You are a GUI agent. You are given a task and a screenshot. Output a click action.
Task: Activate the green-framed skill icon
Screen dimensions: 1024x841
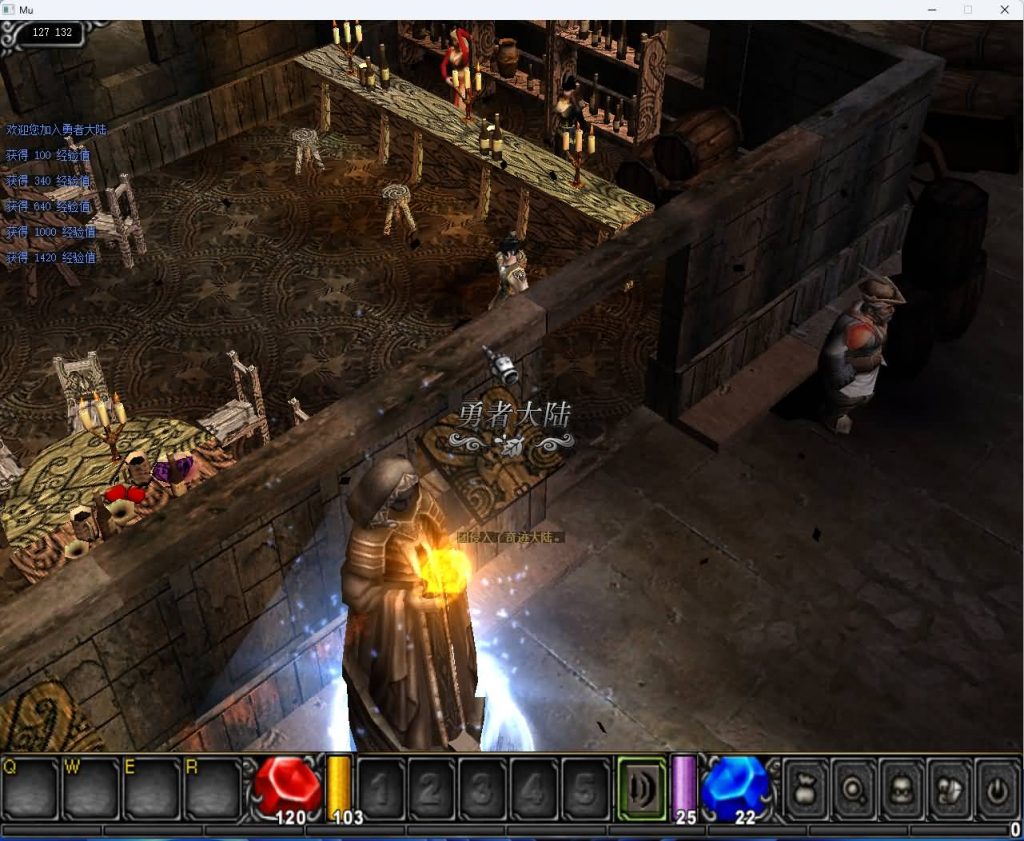[x=641, y=789]
